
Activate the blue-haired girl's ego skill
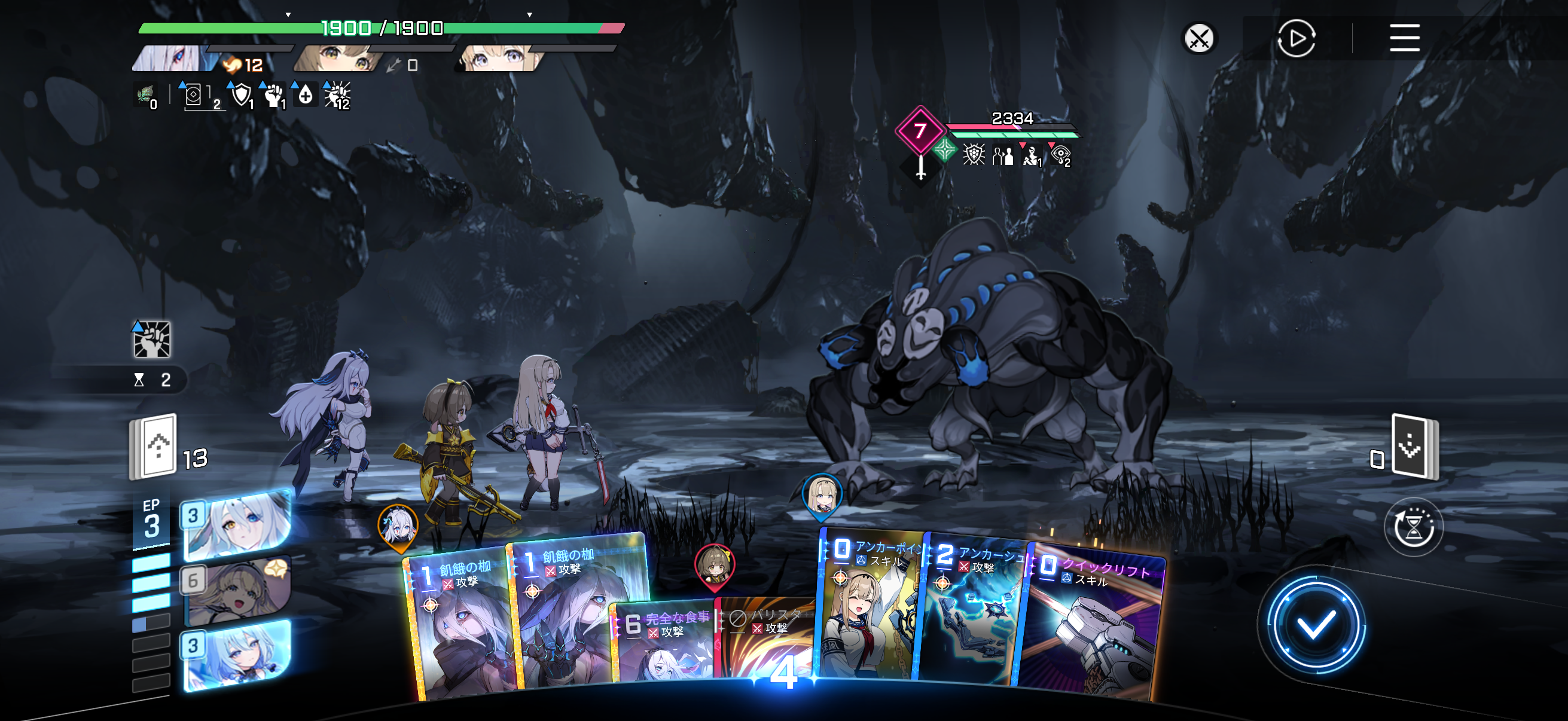coord(237,656)
